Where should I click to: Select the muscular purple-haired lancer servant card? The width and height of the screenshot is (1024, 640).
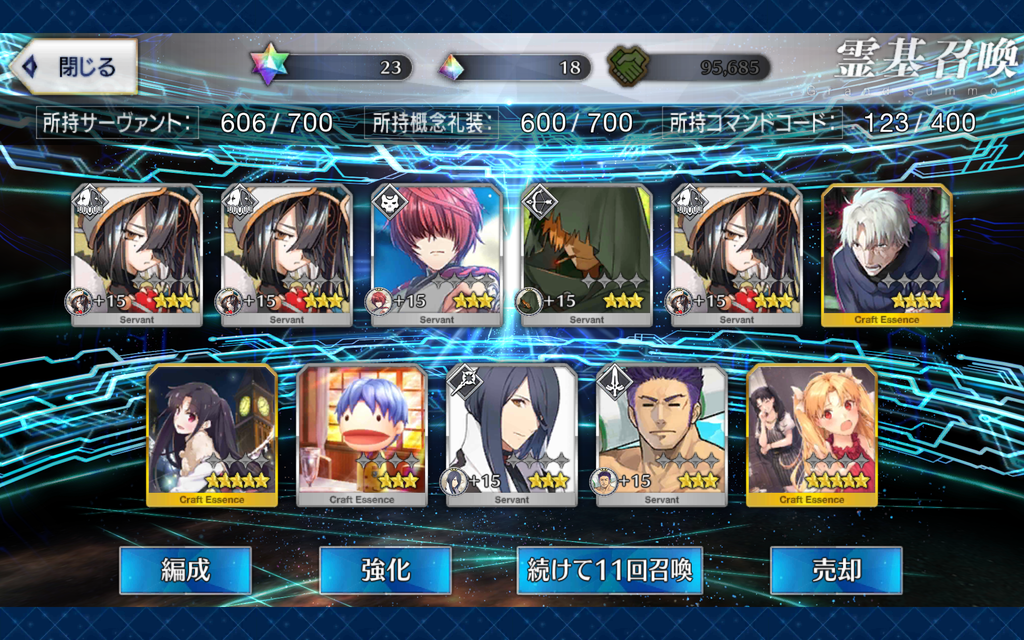tap(662, 434)
